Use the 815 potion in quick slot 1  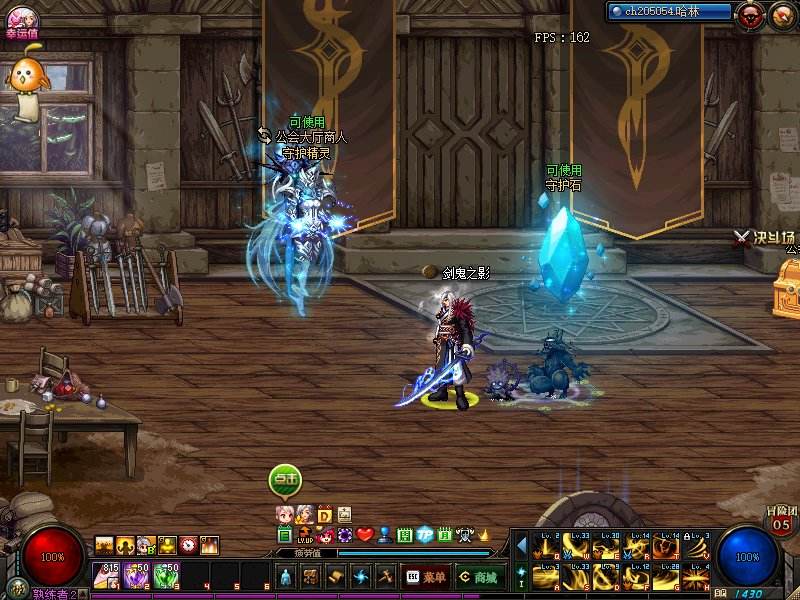pyautogui.click(x=106, y=575)
